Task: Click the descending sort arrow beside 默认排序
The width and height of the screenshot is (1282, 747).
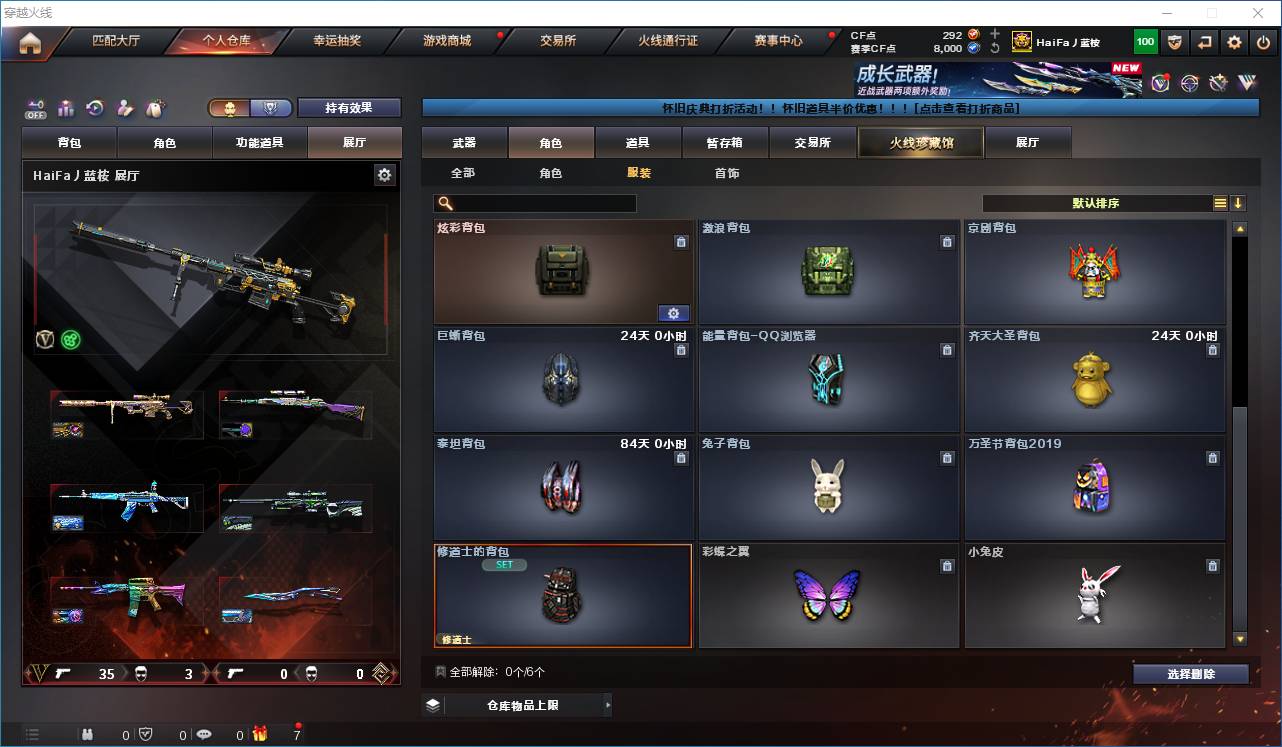Action: pyautogui.click(x=1238, y=202)
